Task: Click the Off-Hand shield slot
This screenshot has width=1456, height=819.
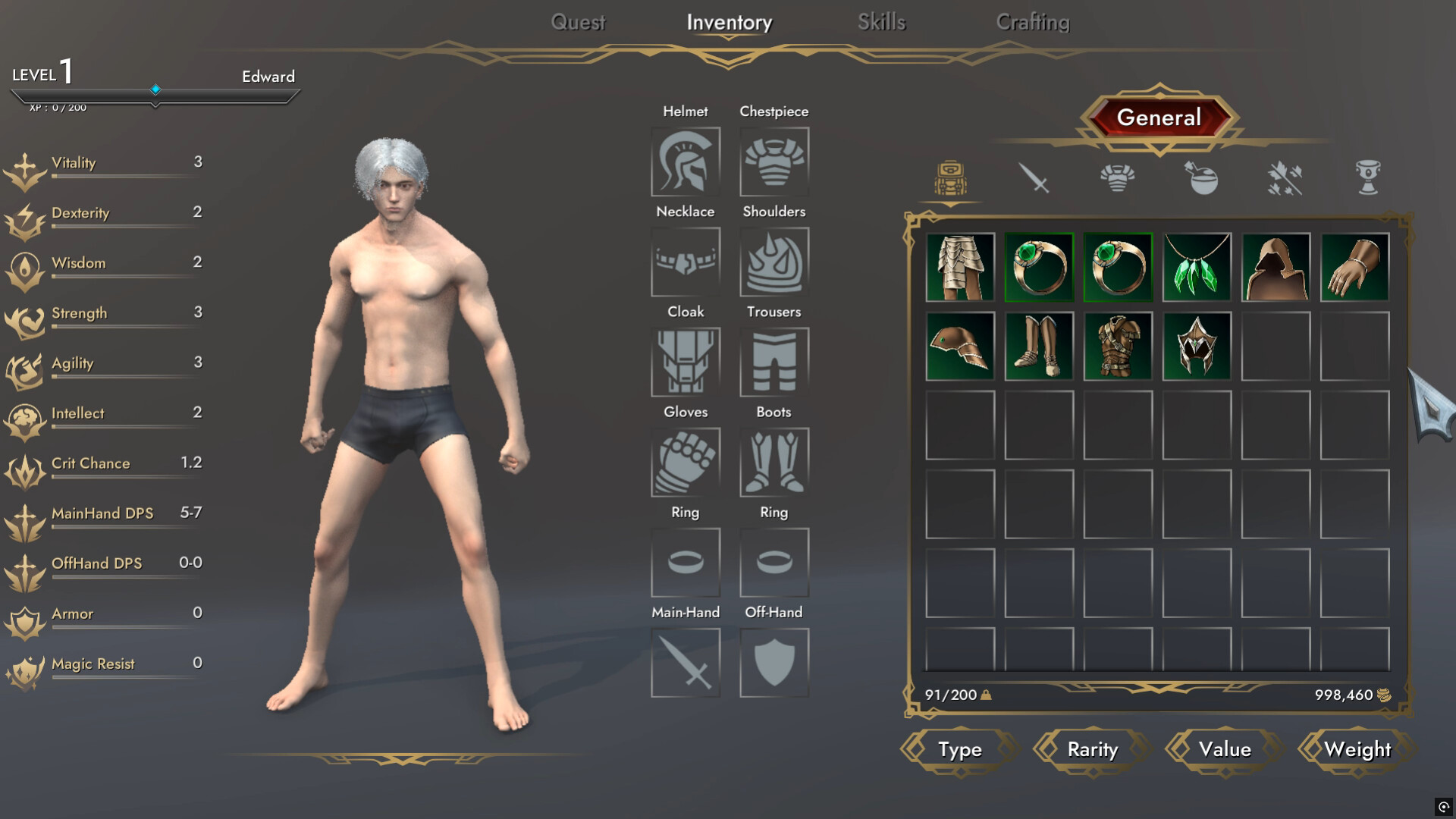Action: 773,662
